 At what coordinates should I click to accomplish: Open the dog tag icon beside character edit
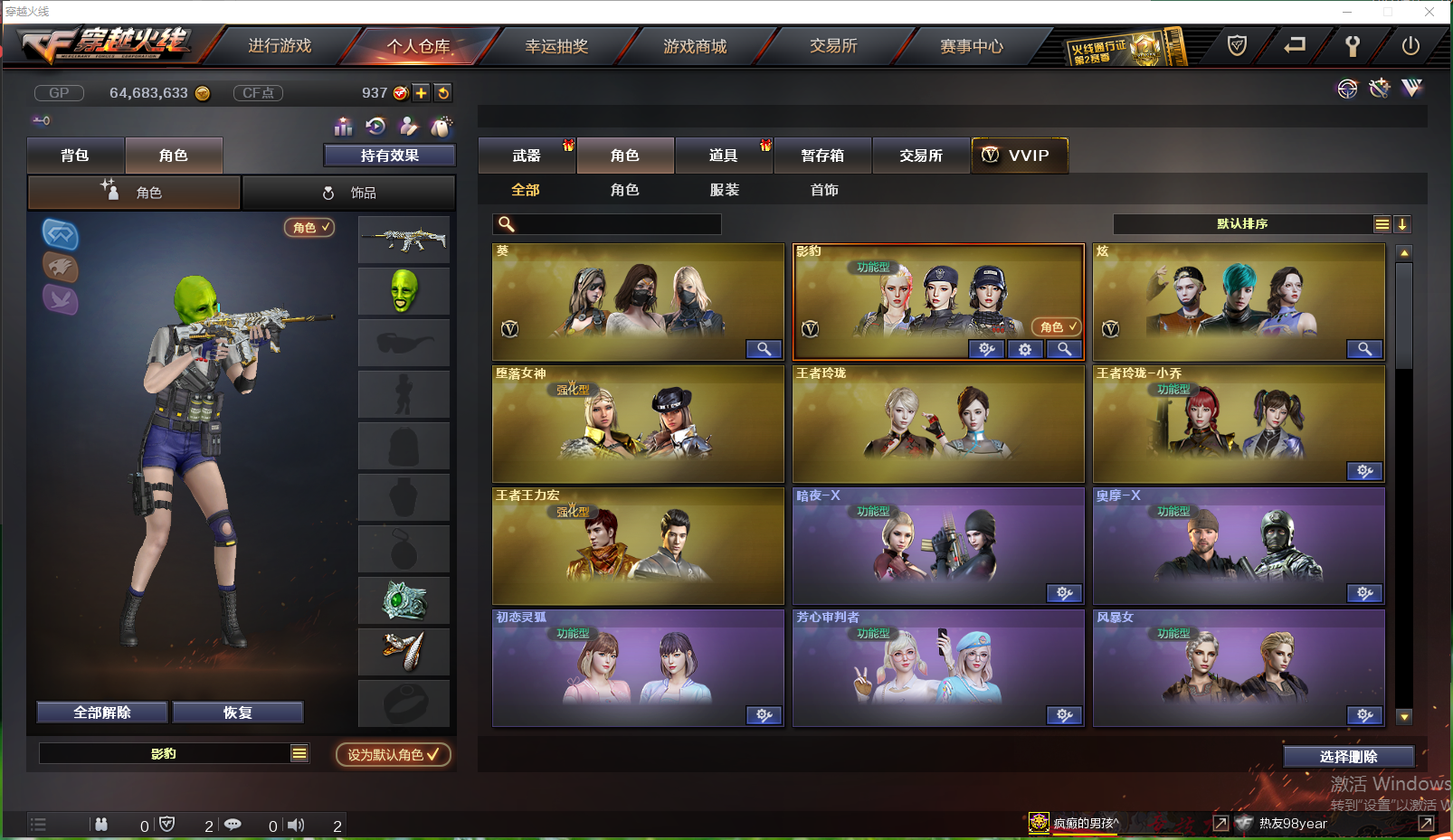pyautogui.click(x=441, y=127)
